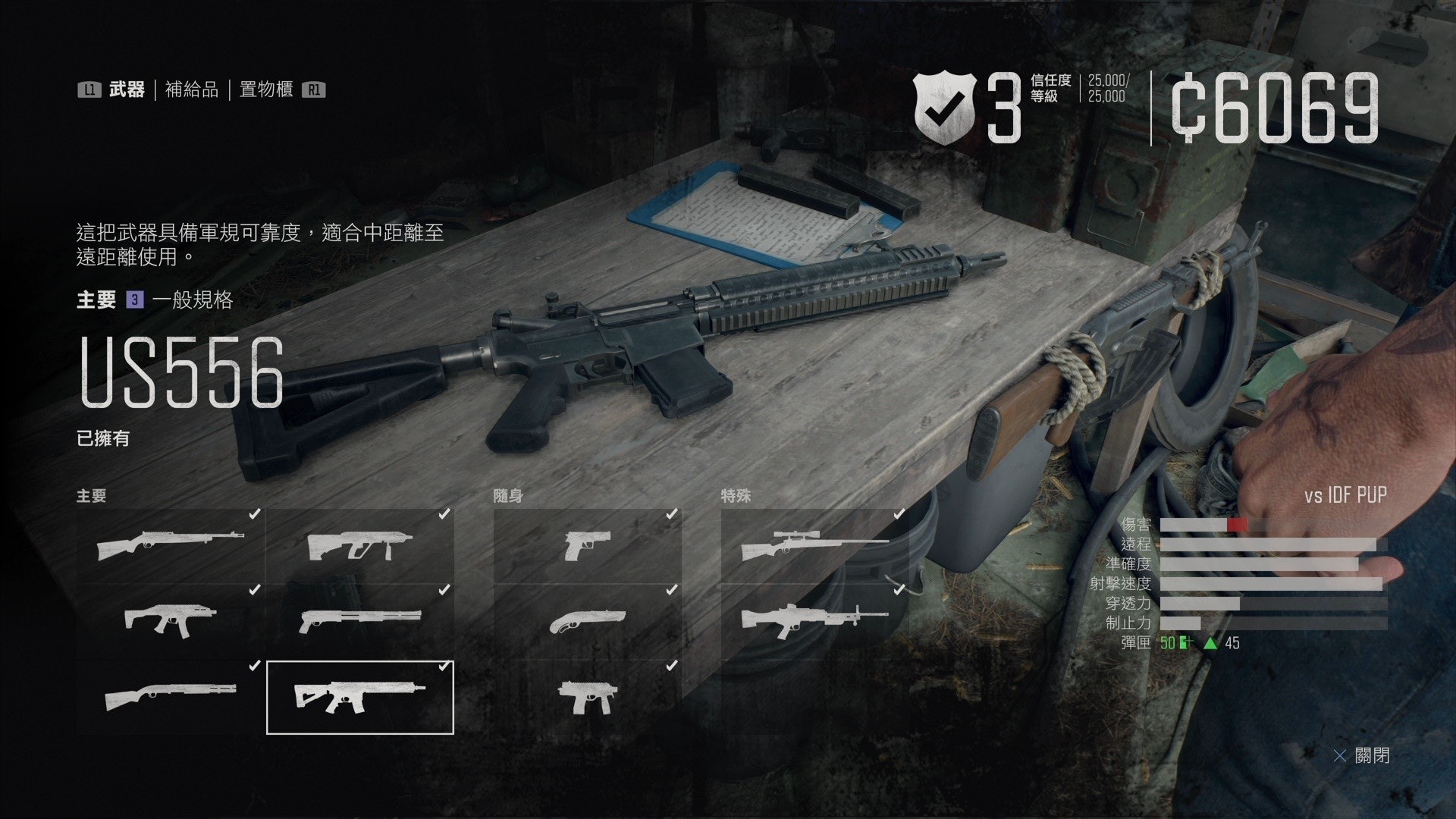1456x819 pixels.
Task: Choose the full-stock pump shotgun slot
Action: pos(171,698)
